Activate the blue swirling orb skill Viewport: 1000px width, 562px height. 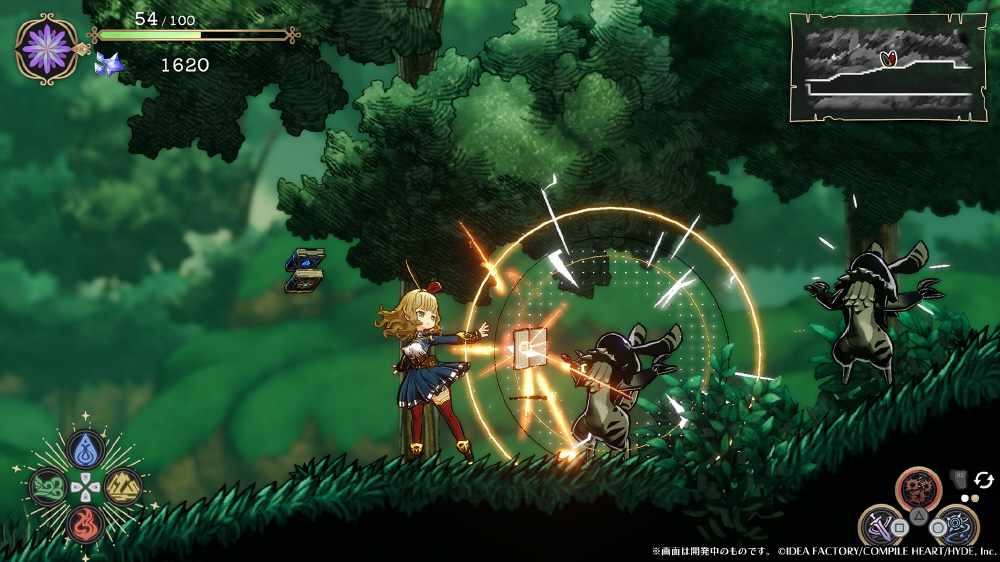953,526
